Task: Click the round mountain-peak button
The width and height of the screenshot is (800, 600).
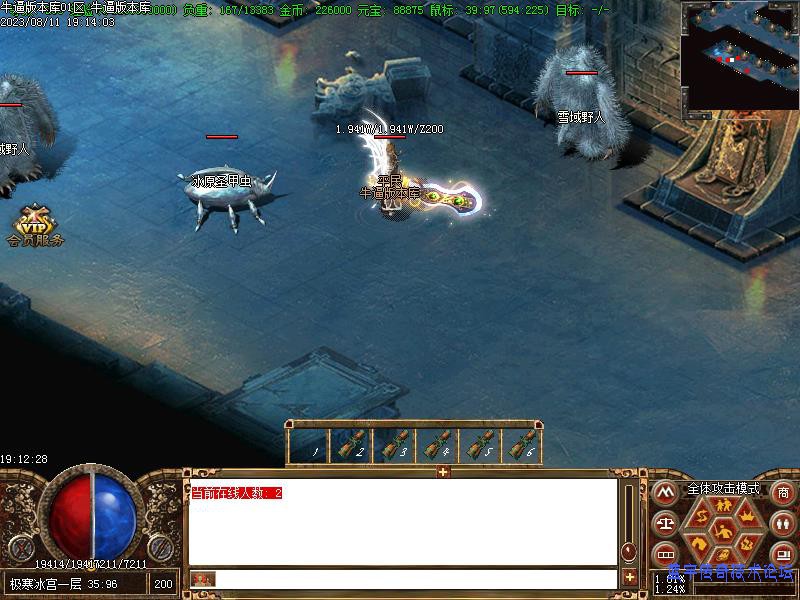Action: pyautogui.click(x=663, y=492)
